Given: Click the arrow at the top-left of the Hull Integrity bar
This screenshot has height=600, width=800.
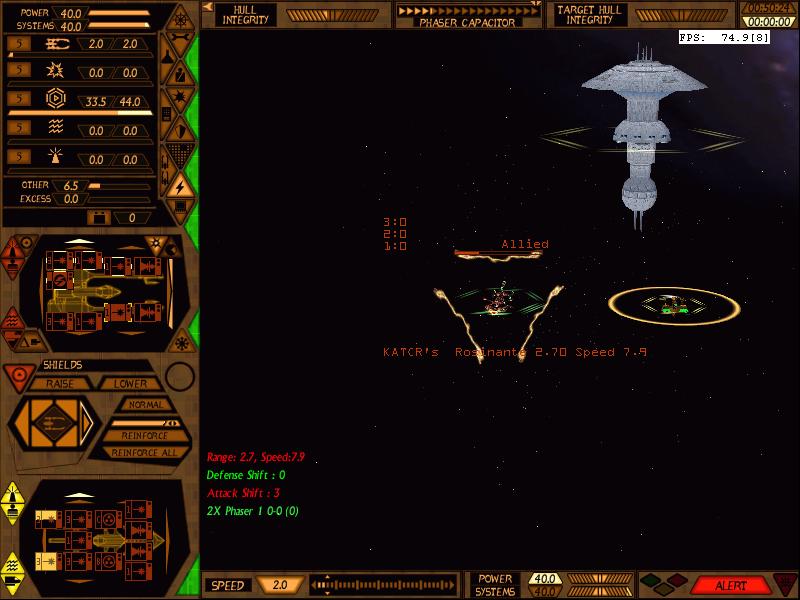Looking at the screenshot, I should [x=208, y=7].
